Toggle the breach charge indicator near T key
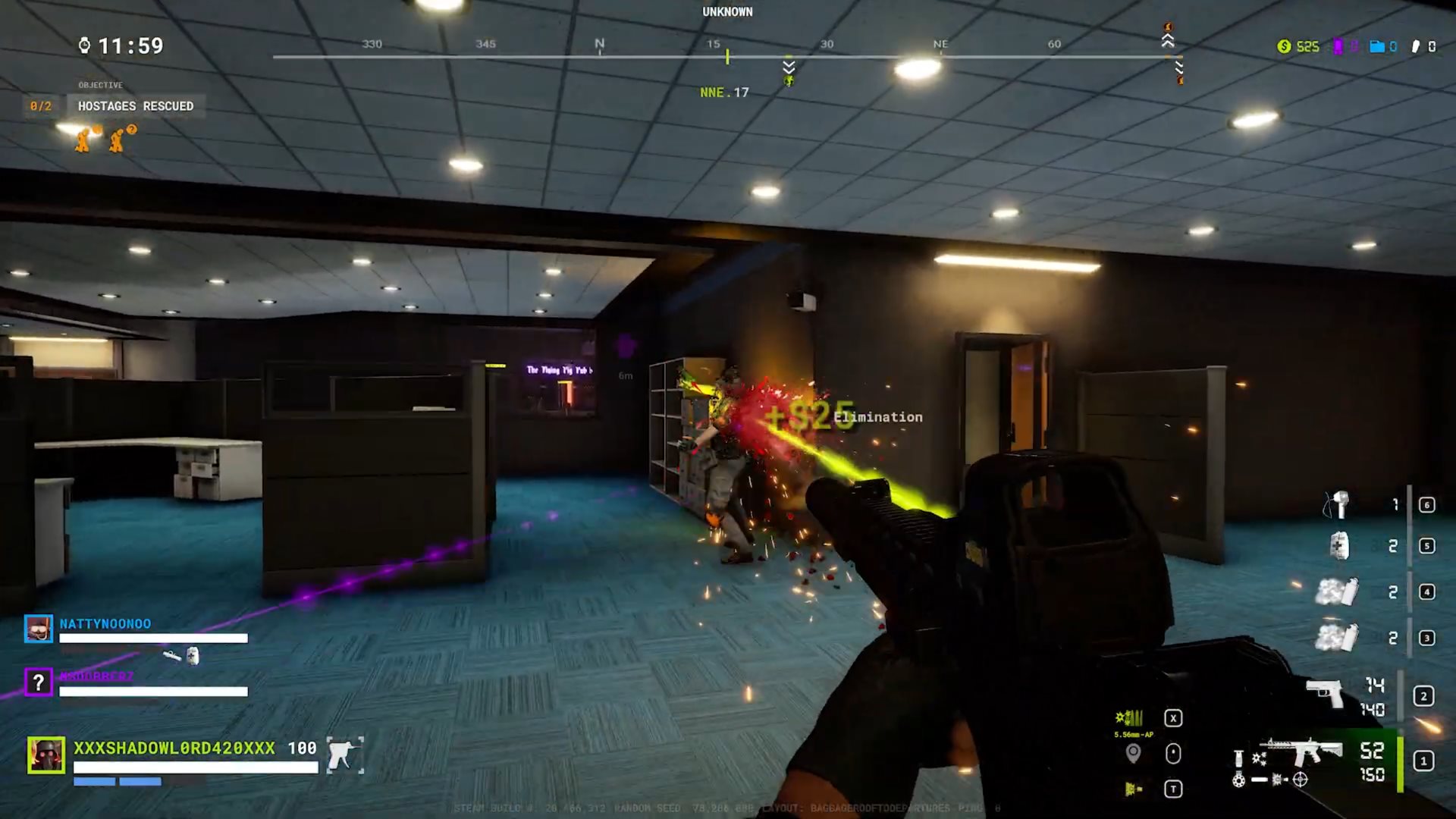Image resolution: width=1456 pixels, height=819 pixels. pos(1134,789)
